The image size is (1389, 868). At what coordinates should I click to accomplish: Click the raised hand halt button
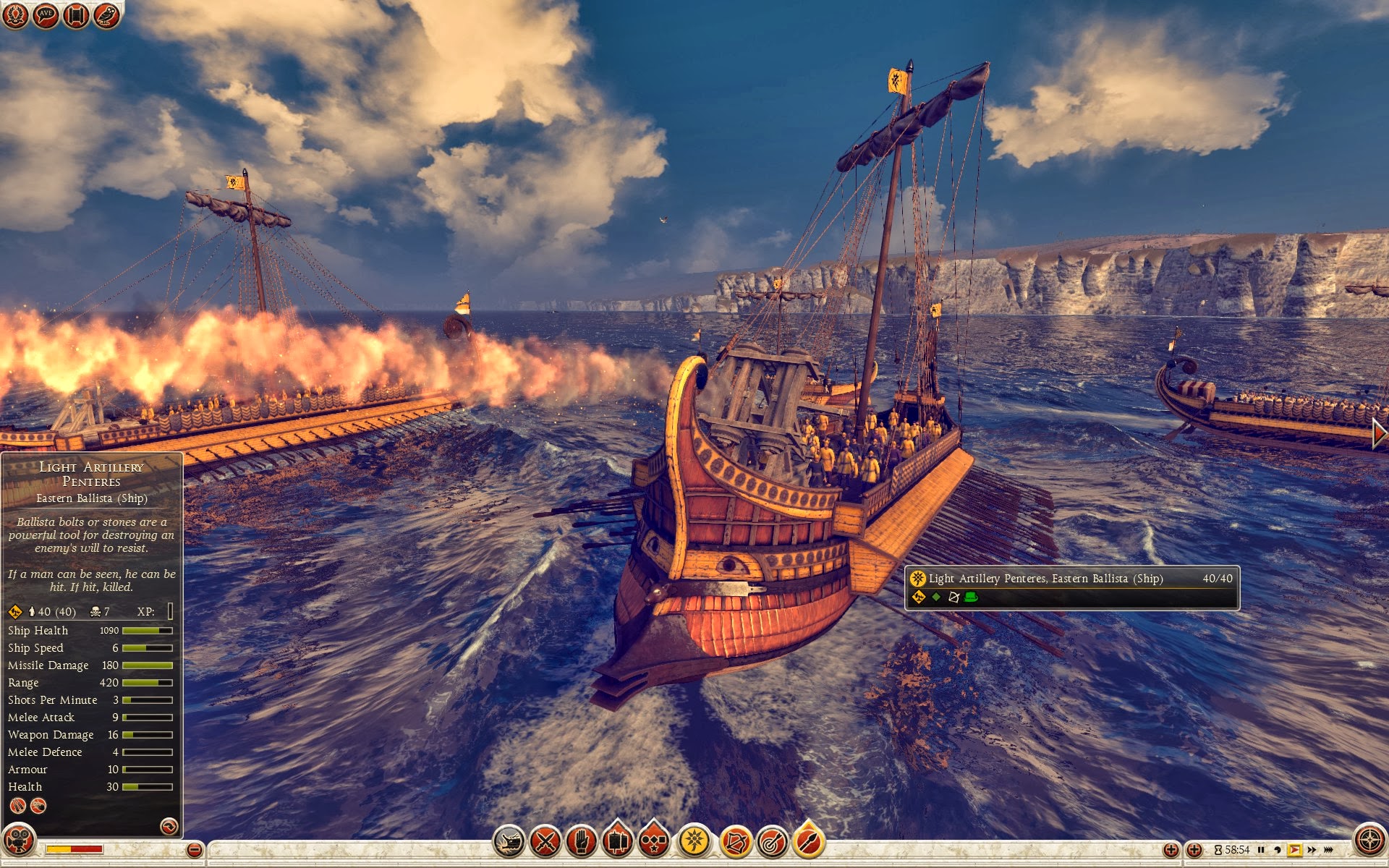(582, 841)
